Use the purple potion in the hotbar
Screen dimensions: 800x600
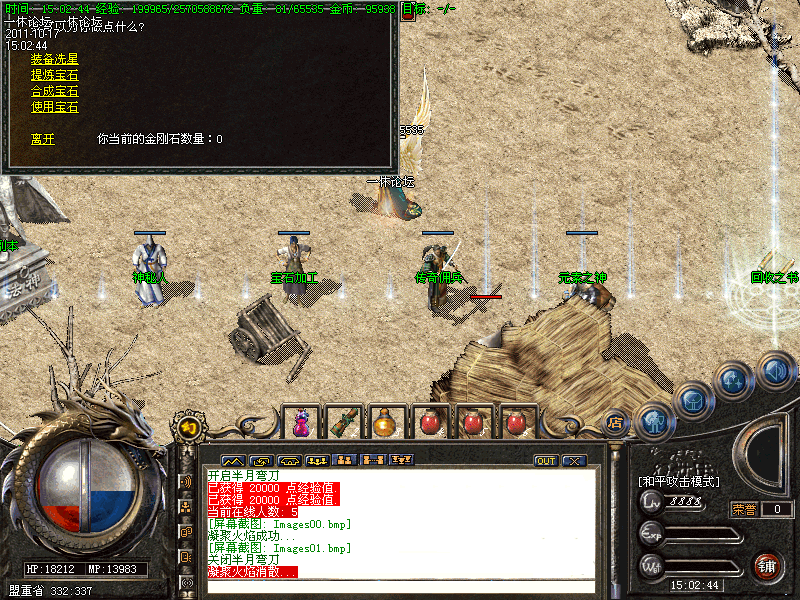[x=300, y=423]
